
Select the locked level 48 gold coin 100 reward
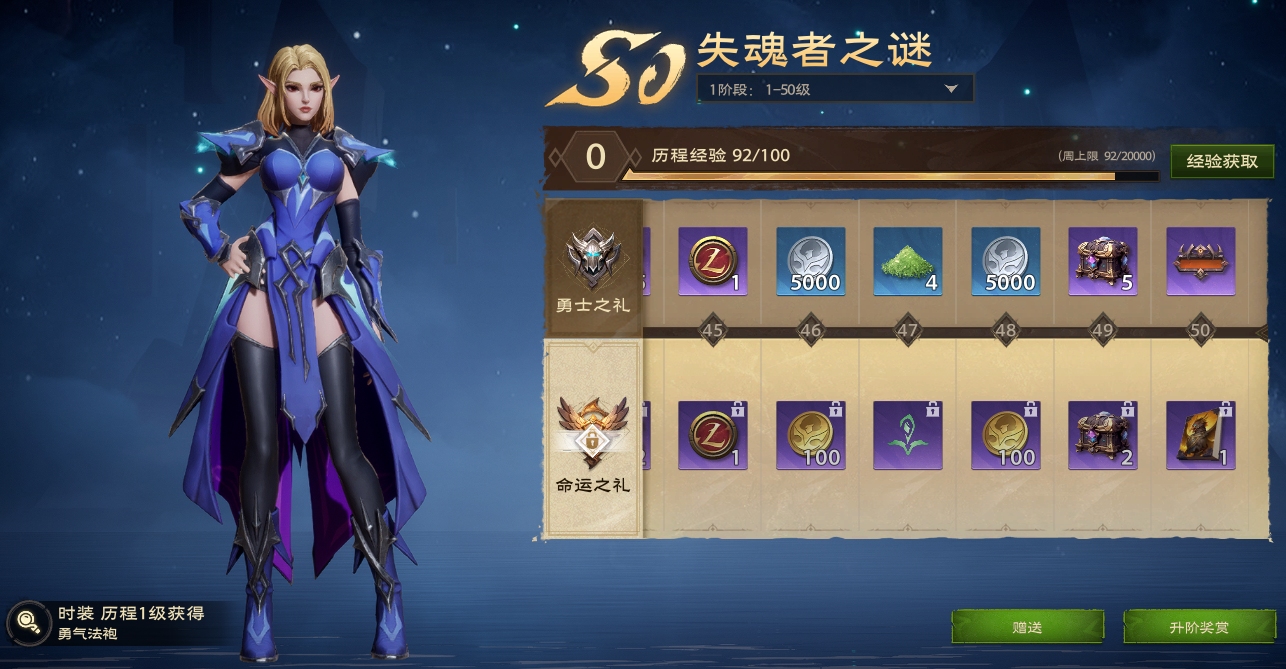click(1006, 435)
